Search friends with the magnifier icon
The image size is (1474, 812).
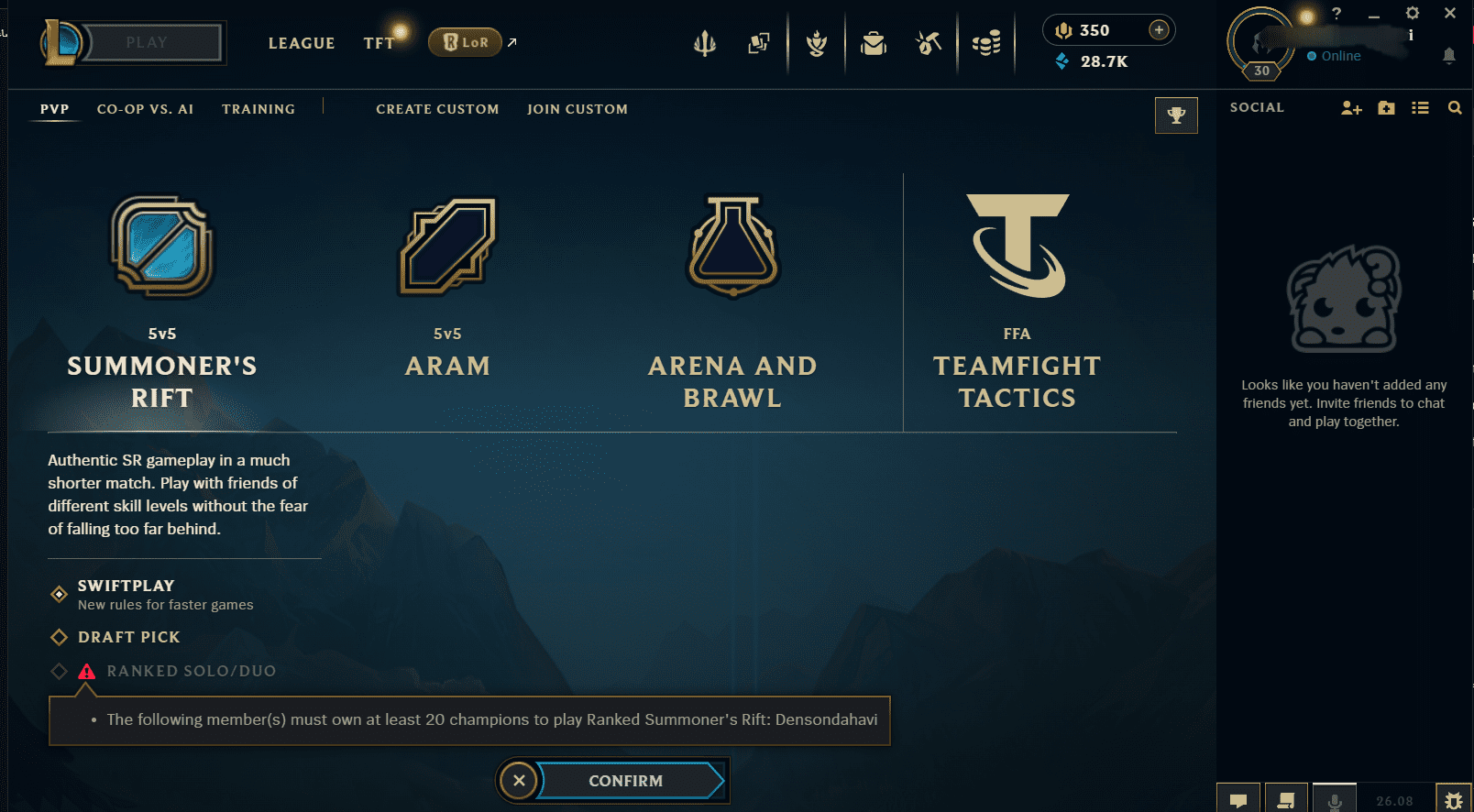coord(1455,107)
